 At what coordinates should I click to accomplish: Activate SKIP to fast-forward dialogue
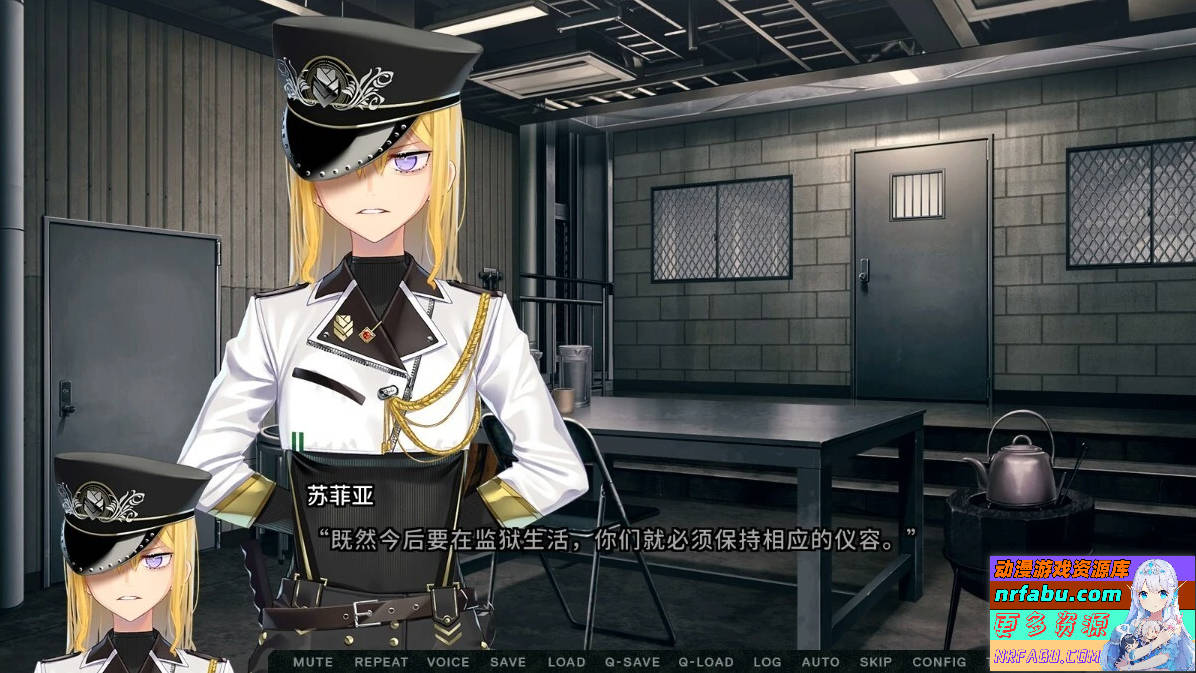(876, 662)
